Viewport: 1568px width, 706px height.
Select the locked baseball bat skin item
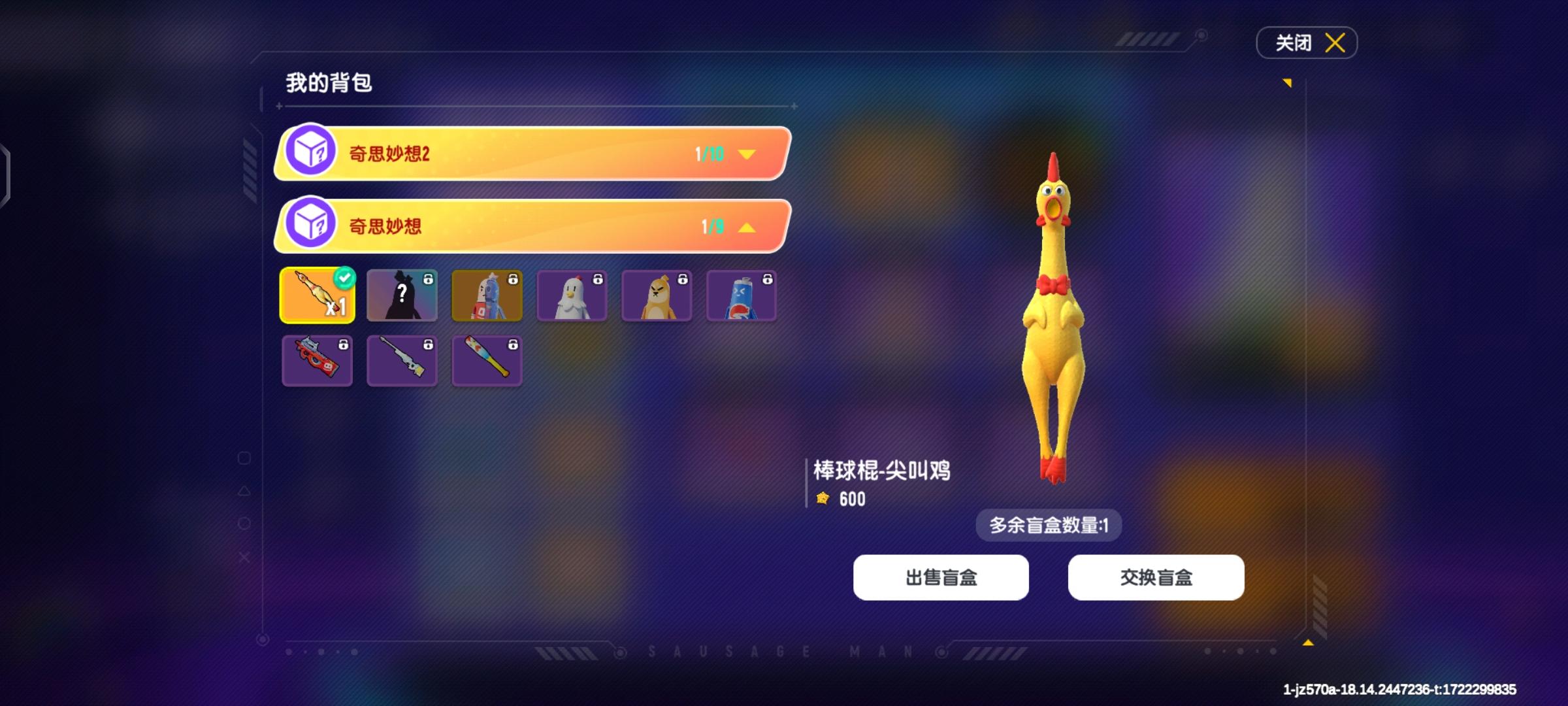click(487, 361)
